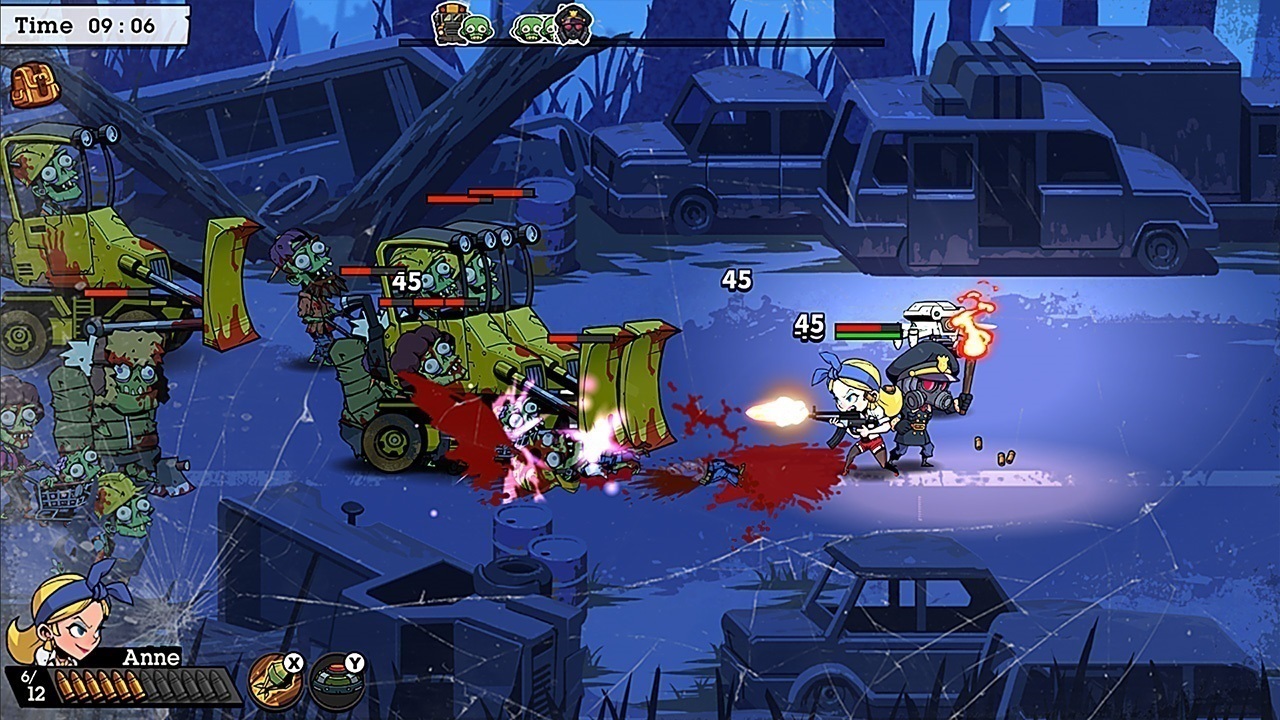Activate the land mine skill mapped to Y

[x=337, y=682]
